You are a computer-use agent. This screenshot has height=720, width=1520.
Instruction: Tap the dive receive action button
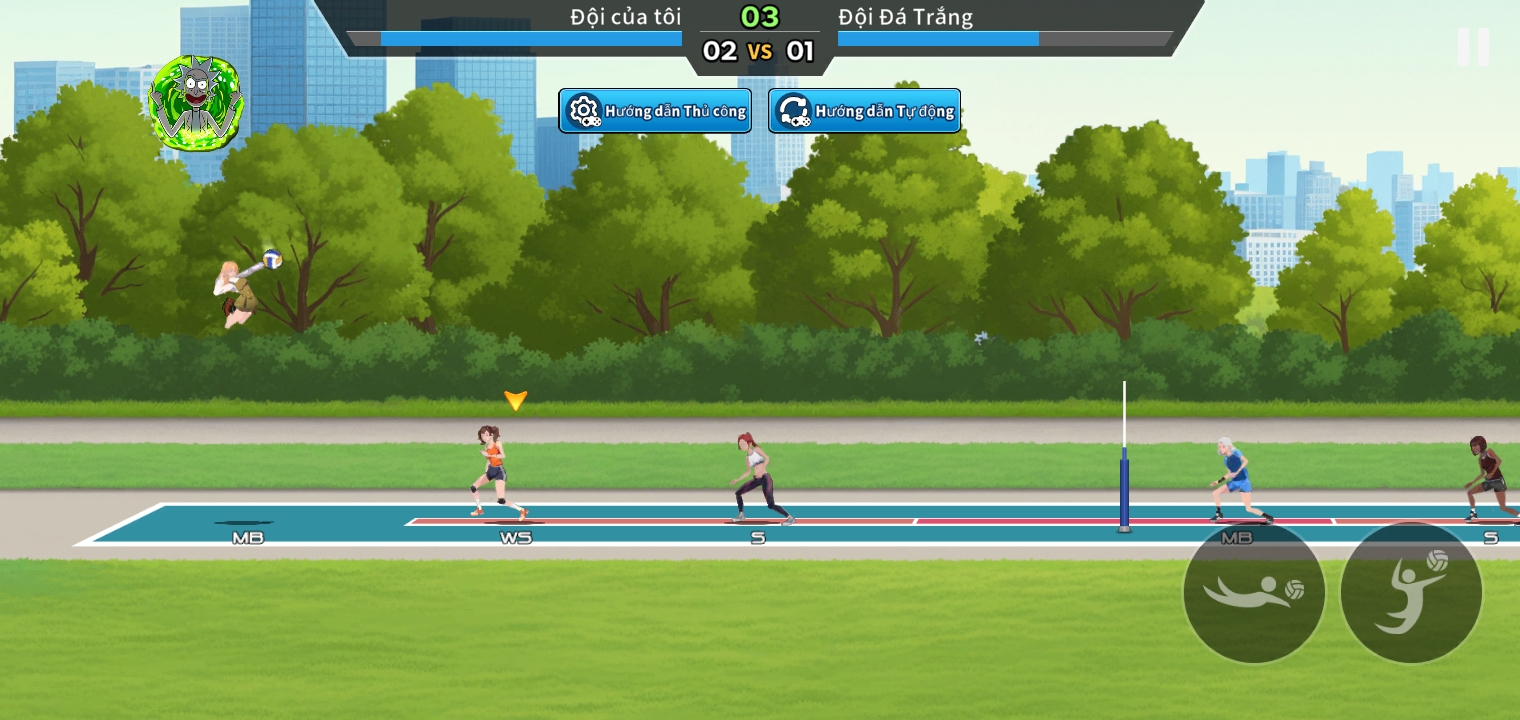click(x=1254, y=592)
